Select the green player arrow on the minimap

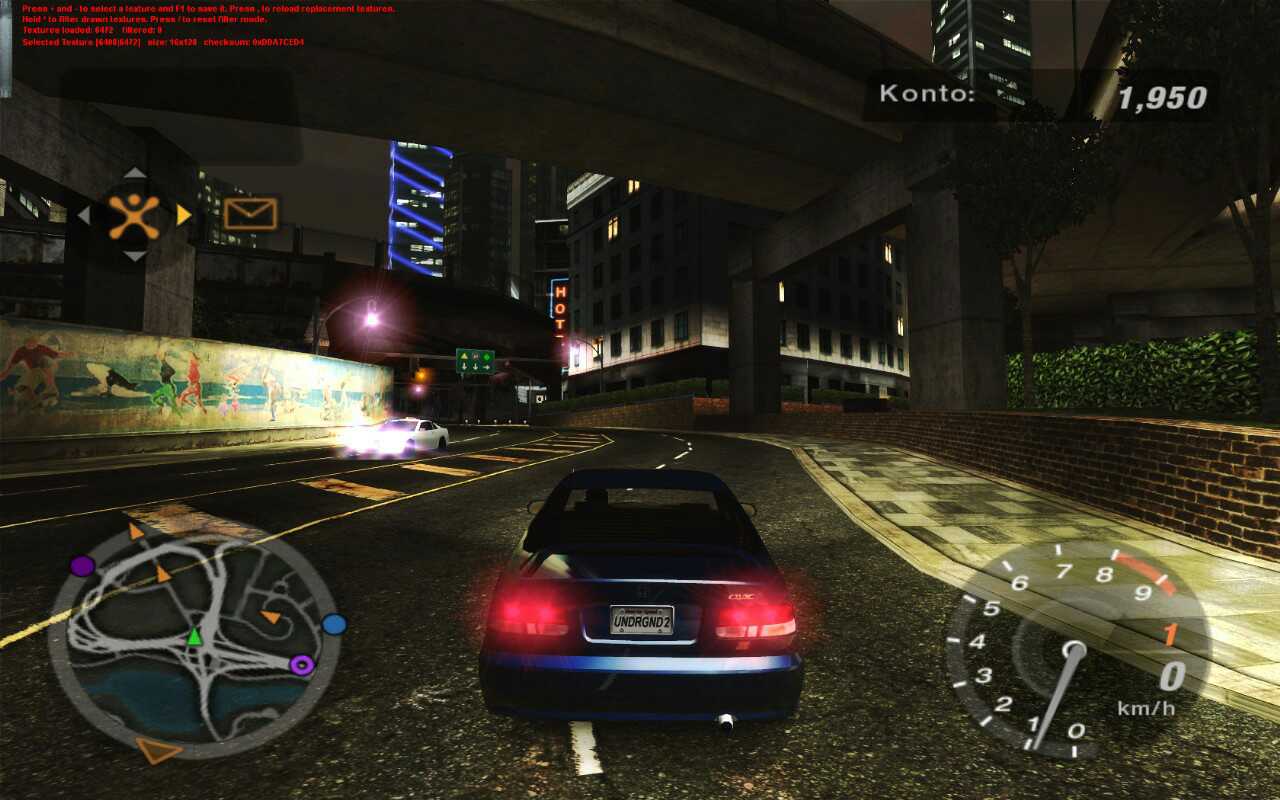point(195,637)
